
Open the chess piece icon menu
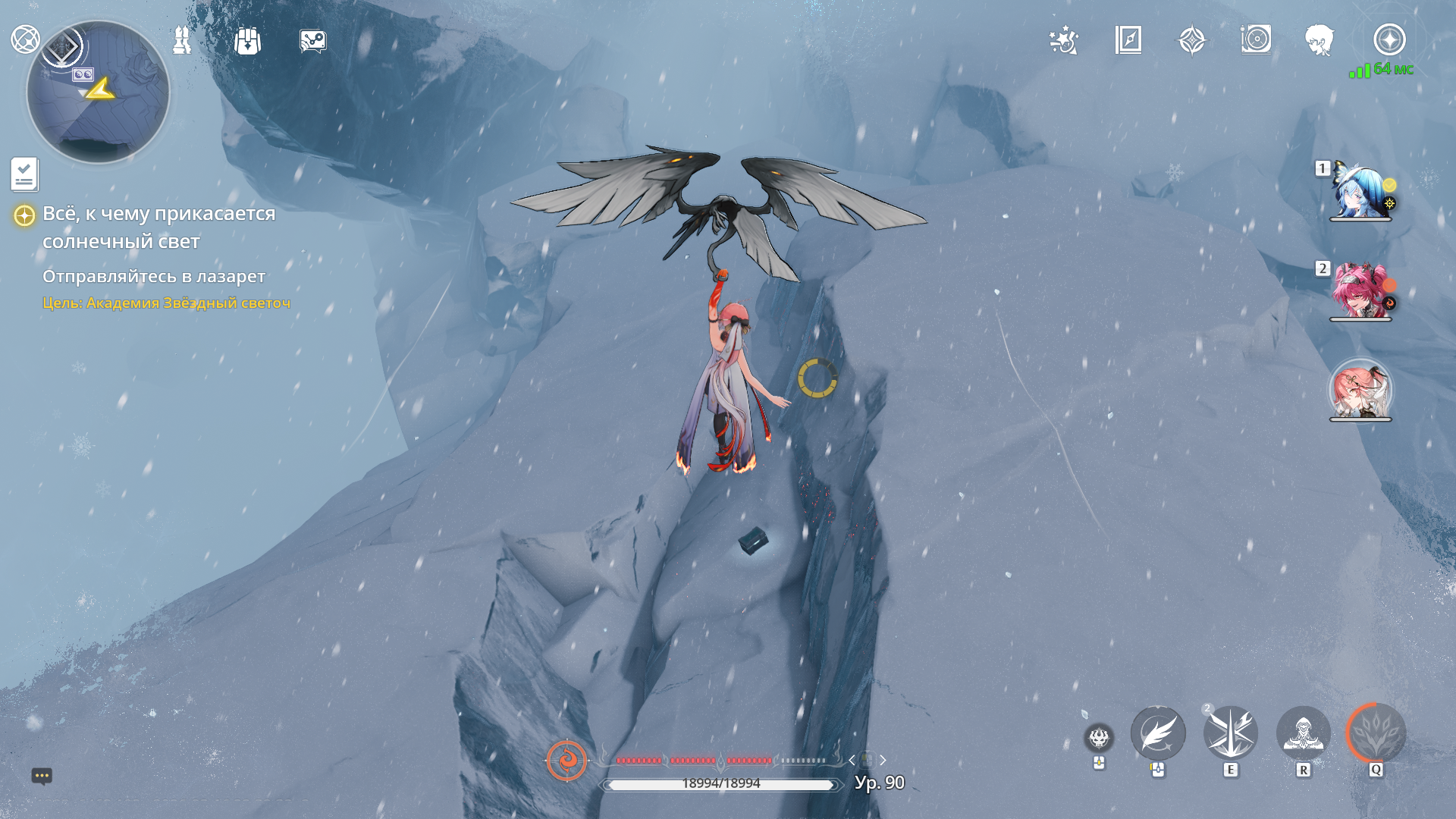pyautogui.click(x=182, y=40)
